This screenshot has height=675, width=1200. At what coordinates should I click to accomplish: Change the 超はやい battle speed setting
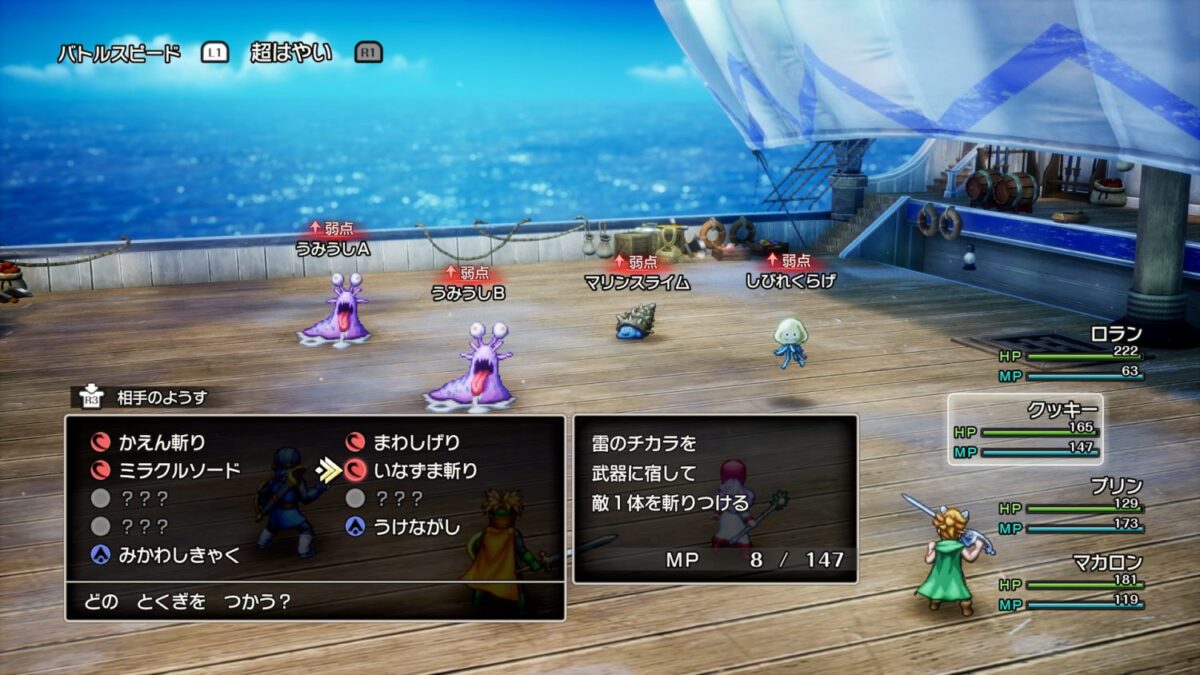(x=291, y=53)
